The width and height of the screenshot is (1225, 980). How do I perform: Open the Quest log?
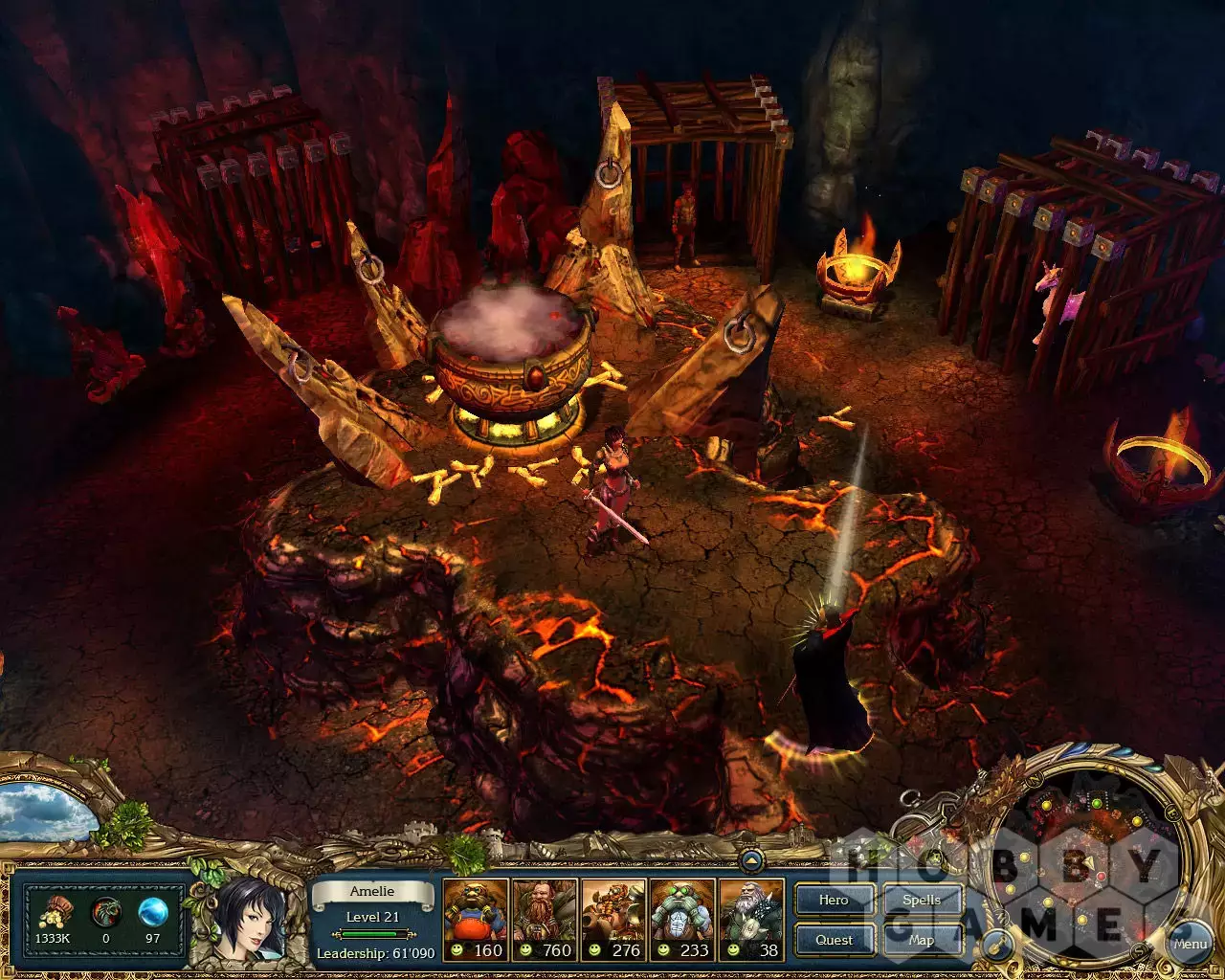point(834,940)
